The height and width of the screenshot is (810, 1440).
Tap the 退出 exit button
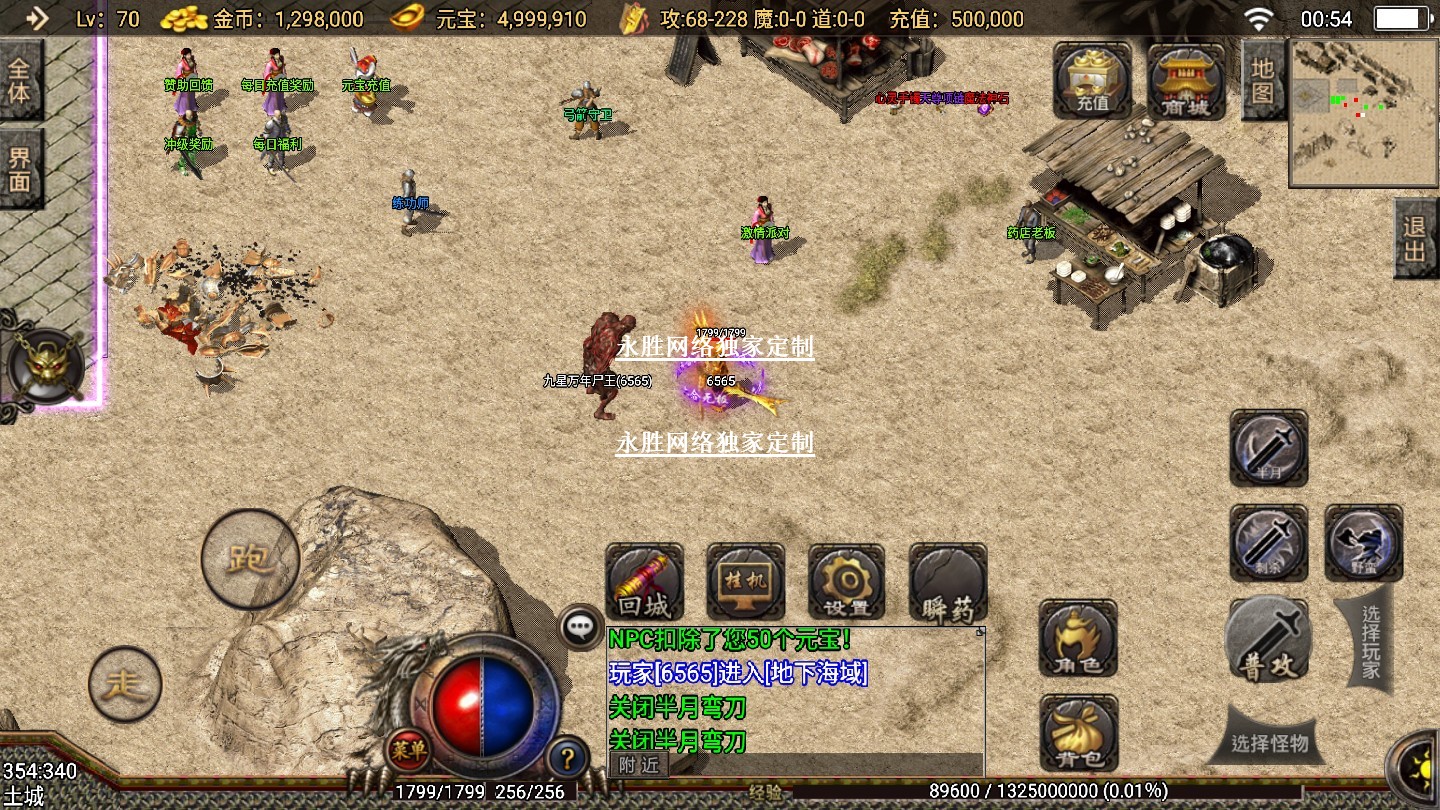click(1415, 238)
